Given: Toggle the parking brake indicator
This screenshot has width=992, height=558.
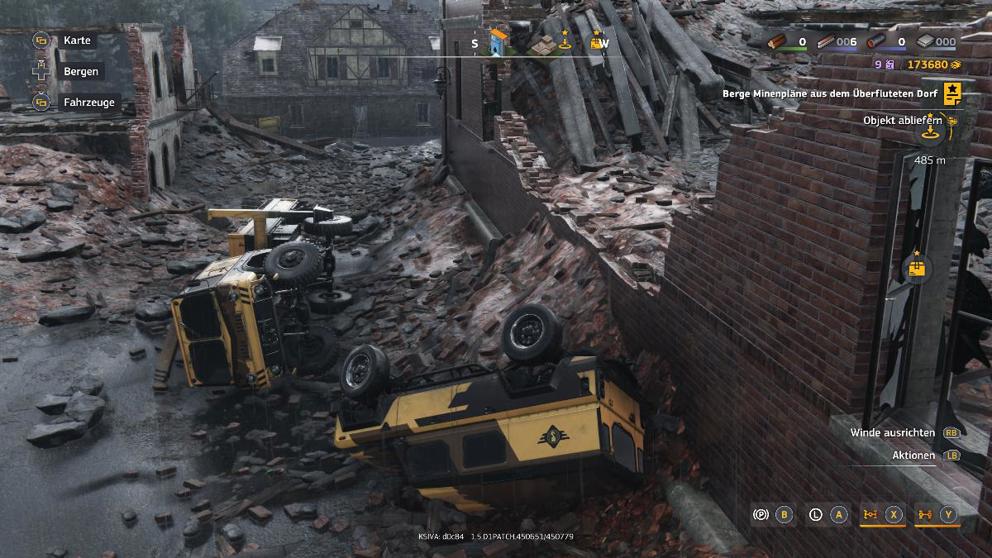Looking at the screenshot, I should [x=761, y=515].
